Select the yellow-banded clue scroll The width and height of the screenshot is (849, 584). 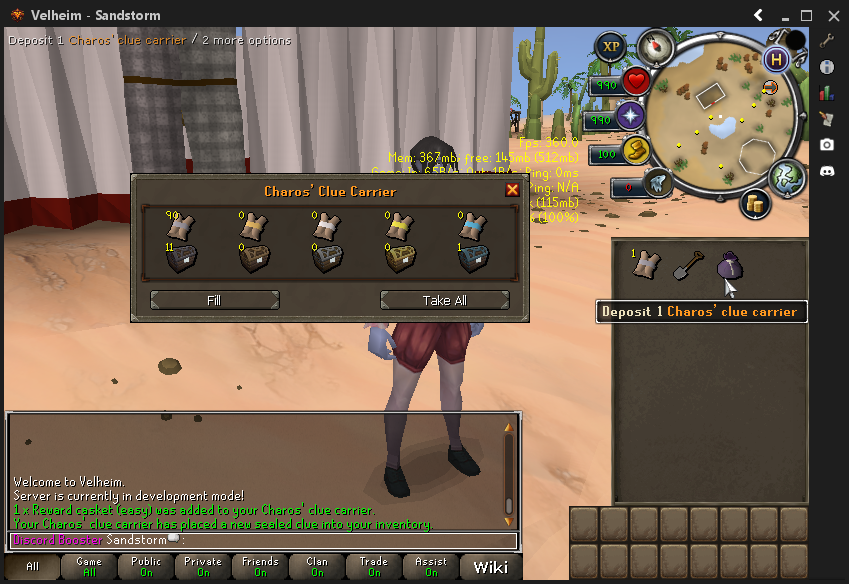coord(398,227)
